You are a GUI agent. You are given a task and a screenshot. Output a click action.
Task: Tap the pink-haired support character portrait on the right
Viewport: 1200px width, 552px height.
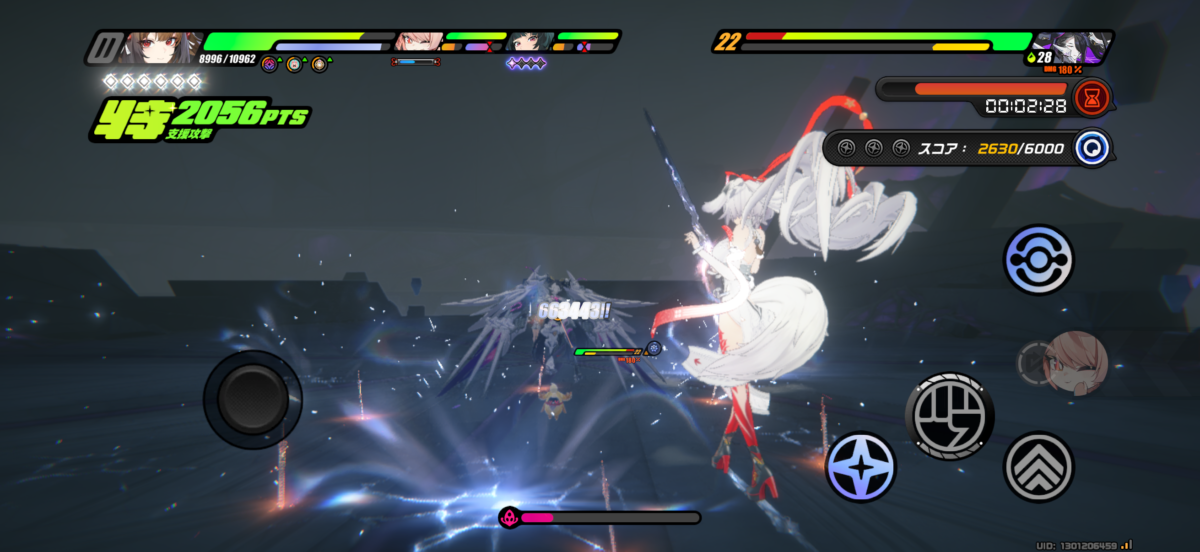(x=1074, y=361)
